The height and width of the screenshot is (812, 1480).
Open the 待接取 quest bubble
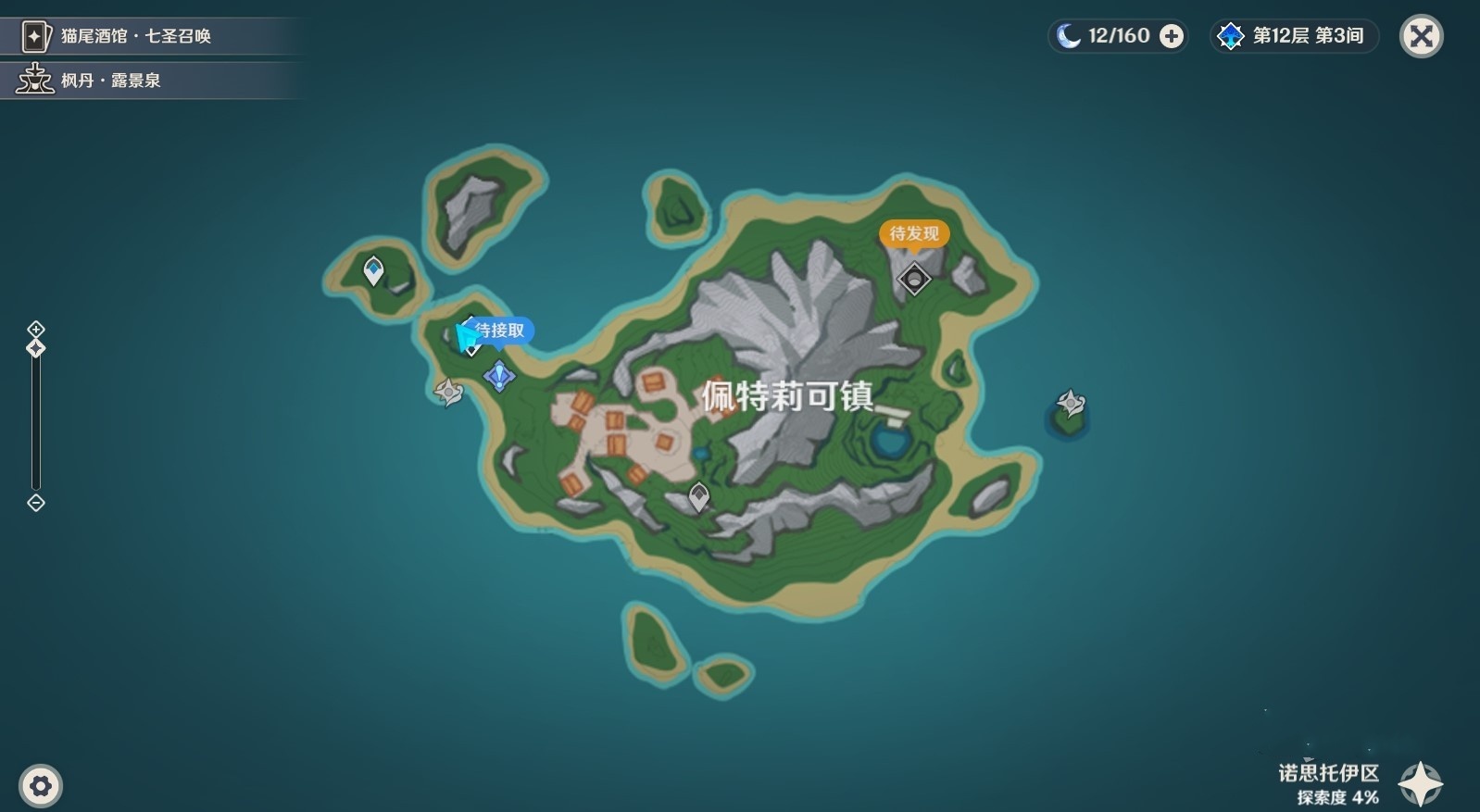tap(500, 331)
